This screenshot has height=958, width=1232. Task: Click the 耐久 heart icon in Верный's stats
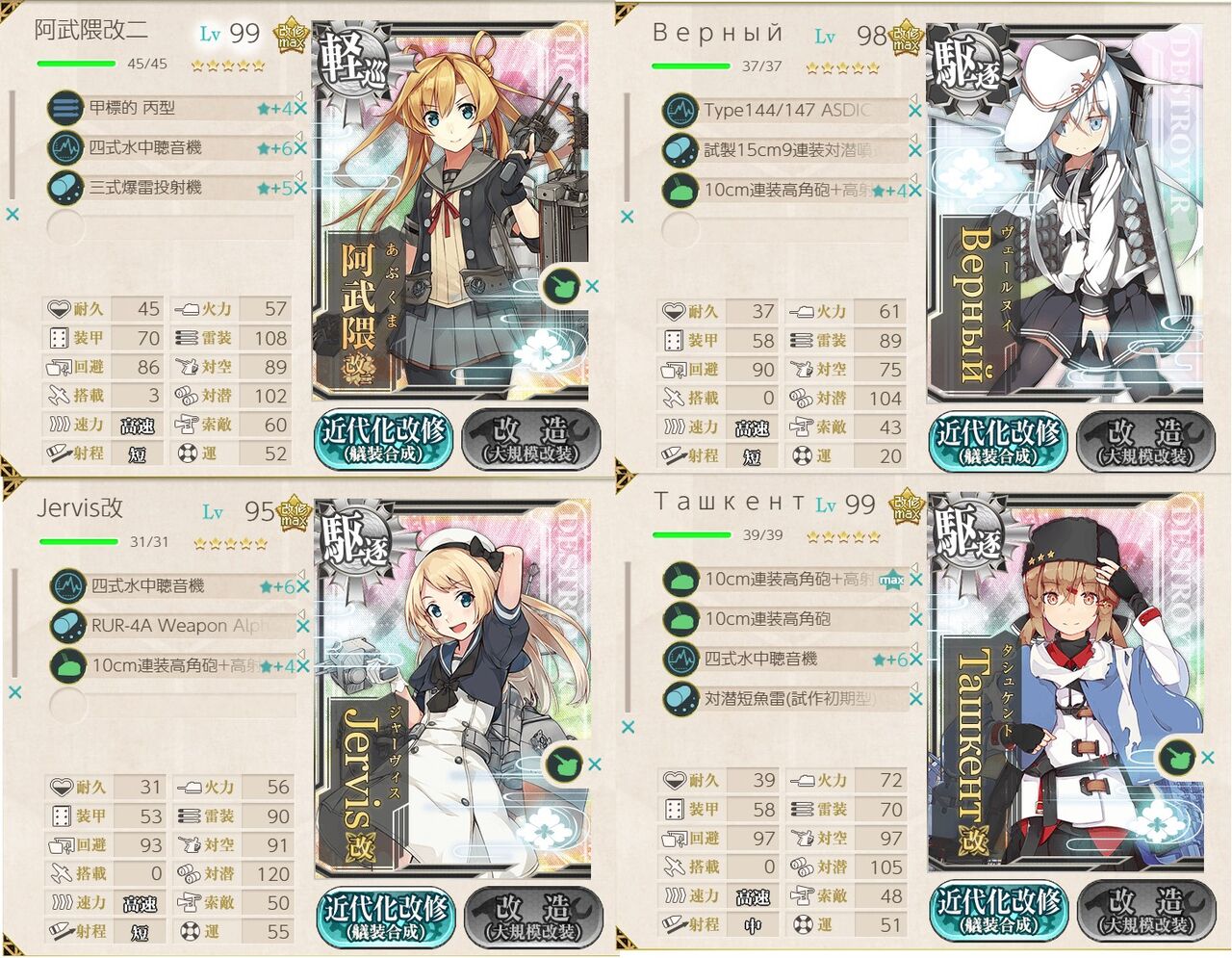click(x=674, y=311)
